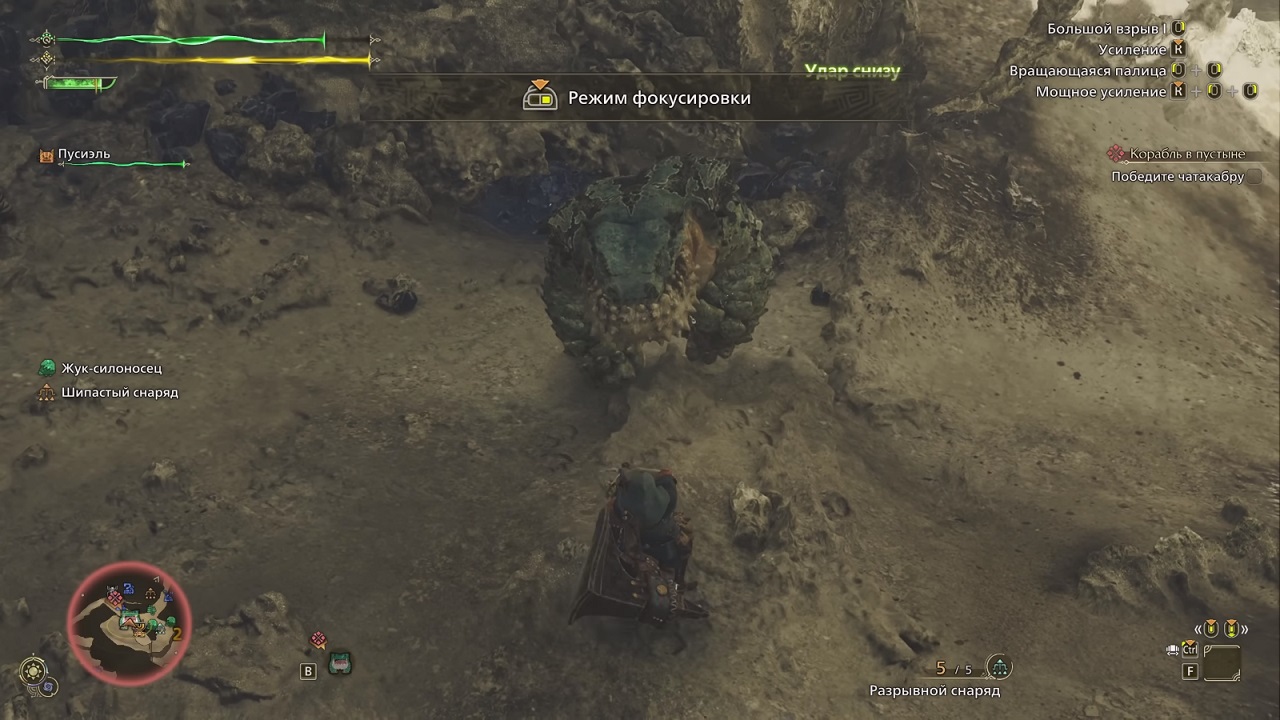
Task: Click the orange arrow above the Ctrl prompt
Action: (1190, 641)
